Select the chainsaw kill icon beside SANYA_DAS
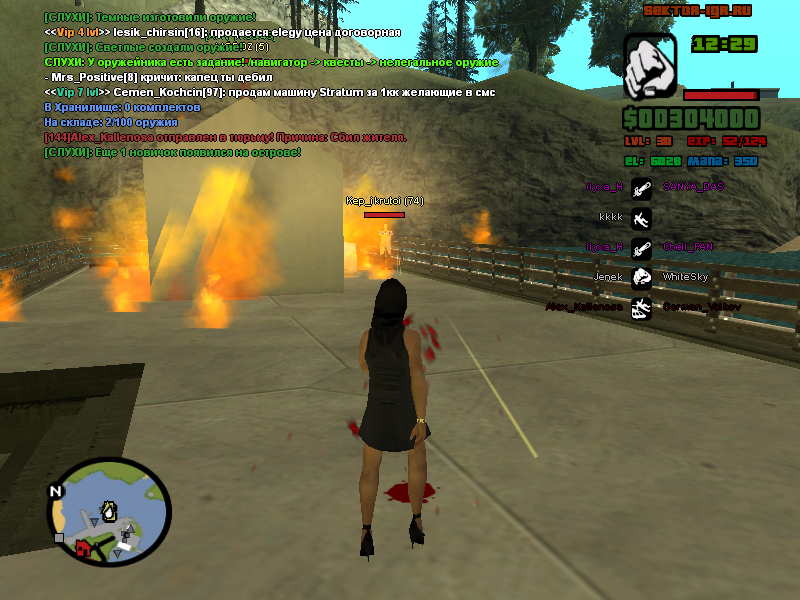800x600 pixels. pos(642,187)
